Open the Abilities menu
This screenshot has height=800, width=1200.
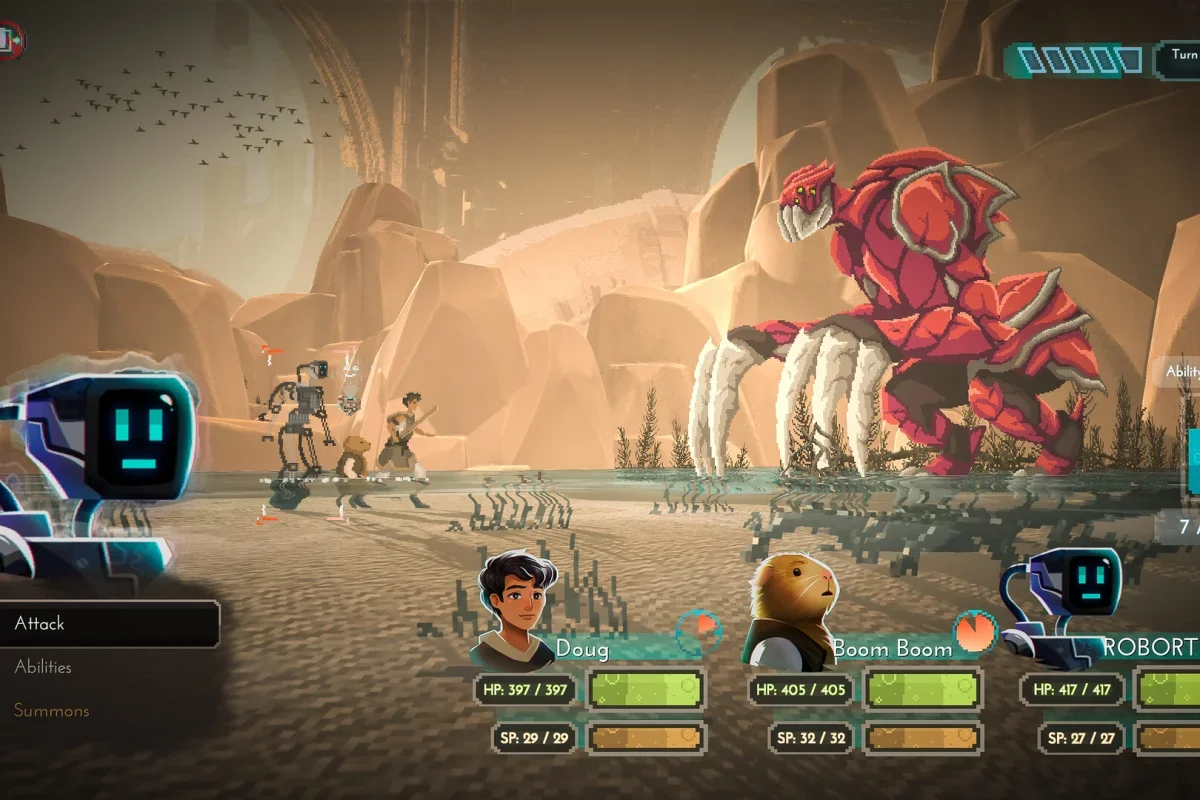(x=43, y=667)
